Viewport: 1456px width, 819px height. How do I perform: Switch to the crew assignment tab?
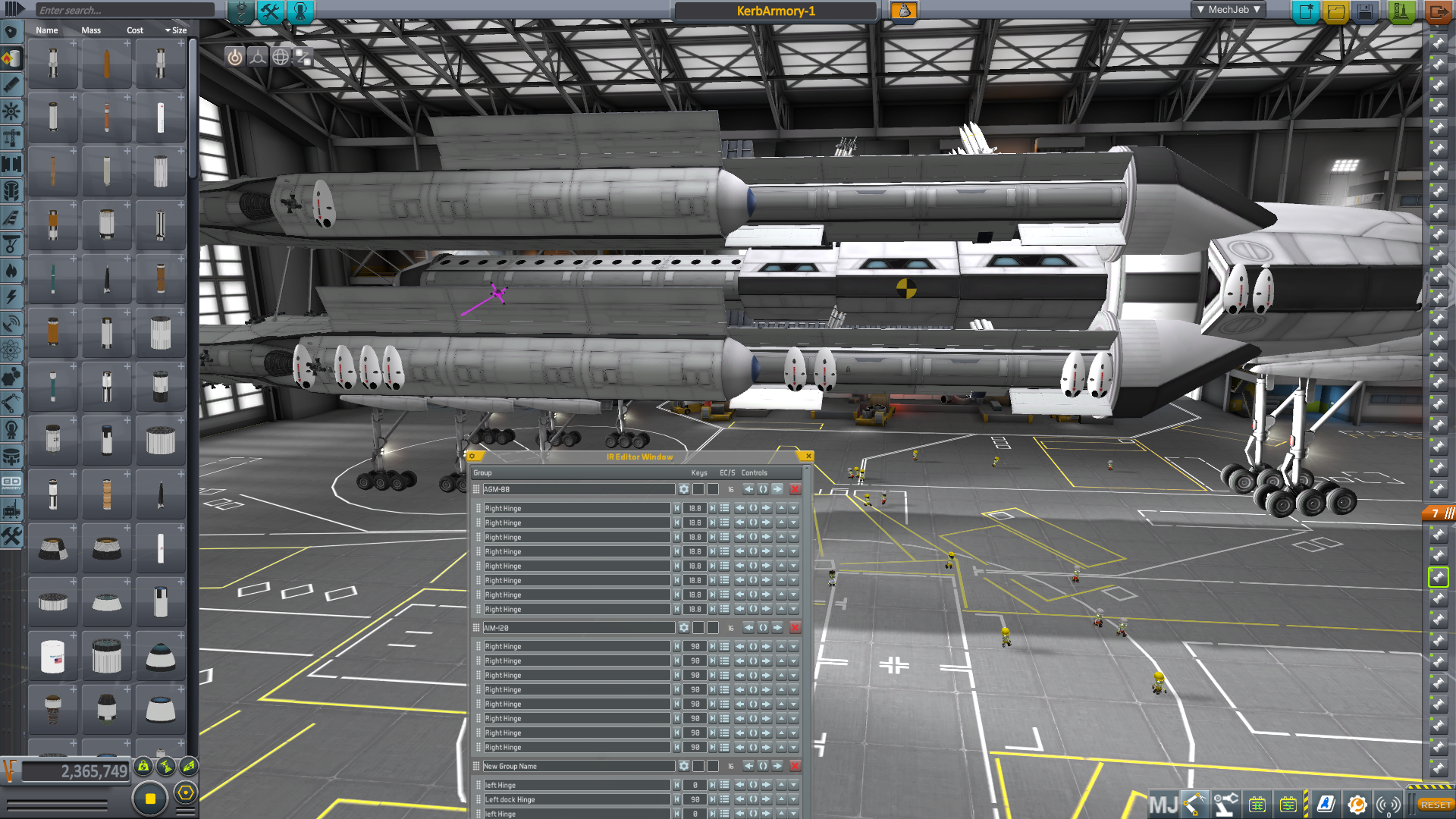tap(300, 11)
